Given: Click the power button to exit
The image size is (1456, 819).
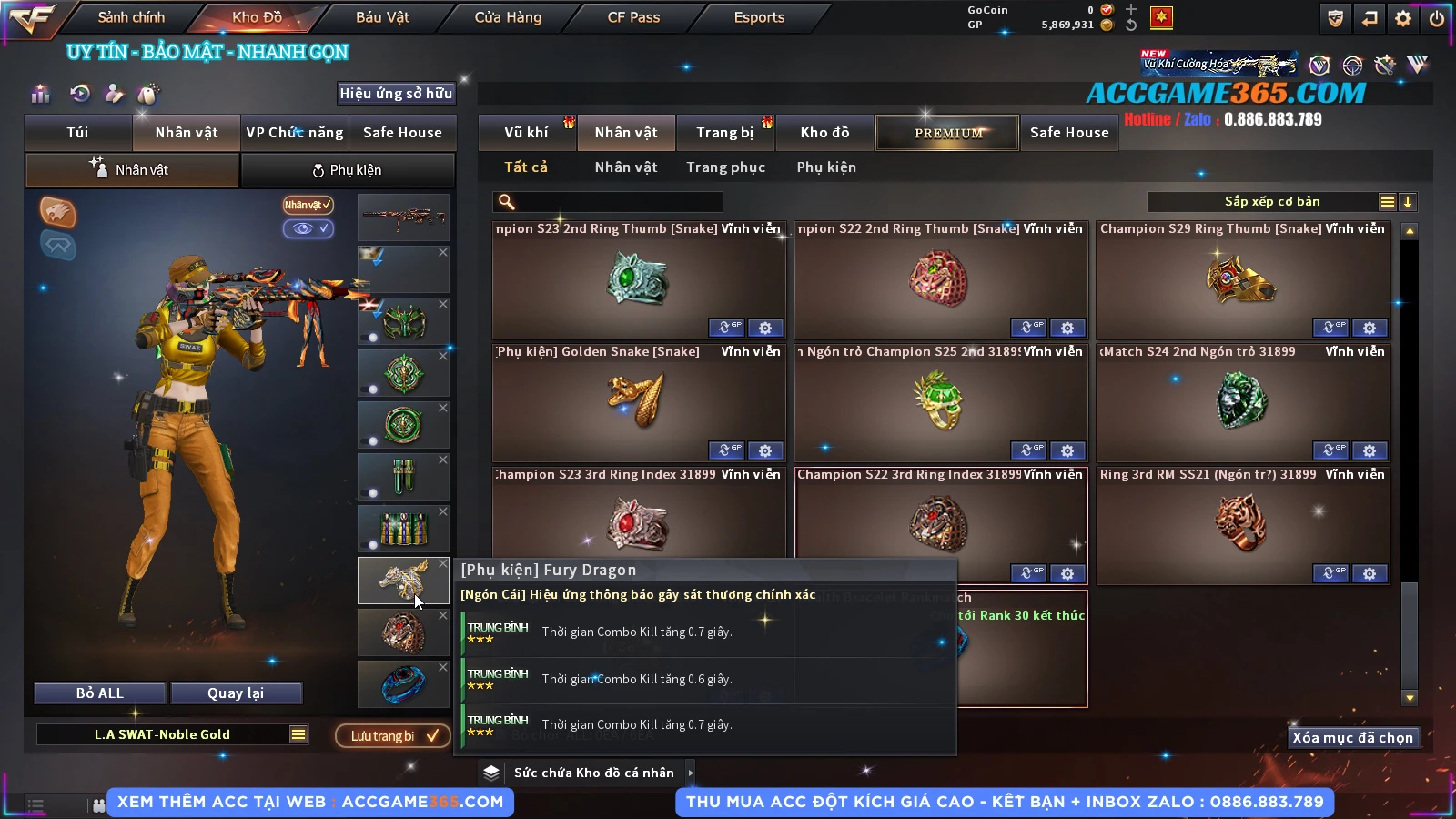Looking at the screenshot, I should coord(1437,18).
